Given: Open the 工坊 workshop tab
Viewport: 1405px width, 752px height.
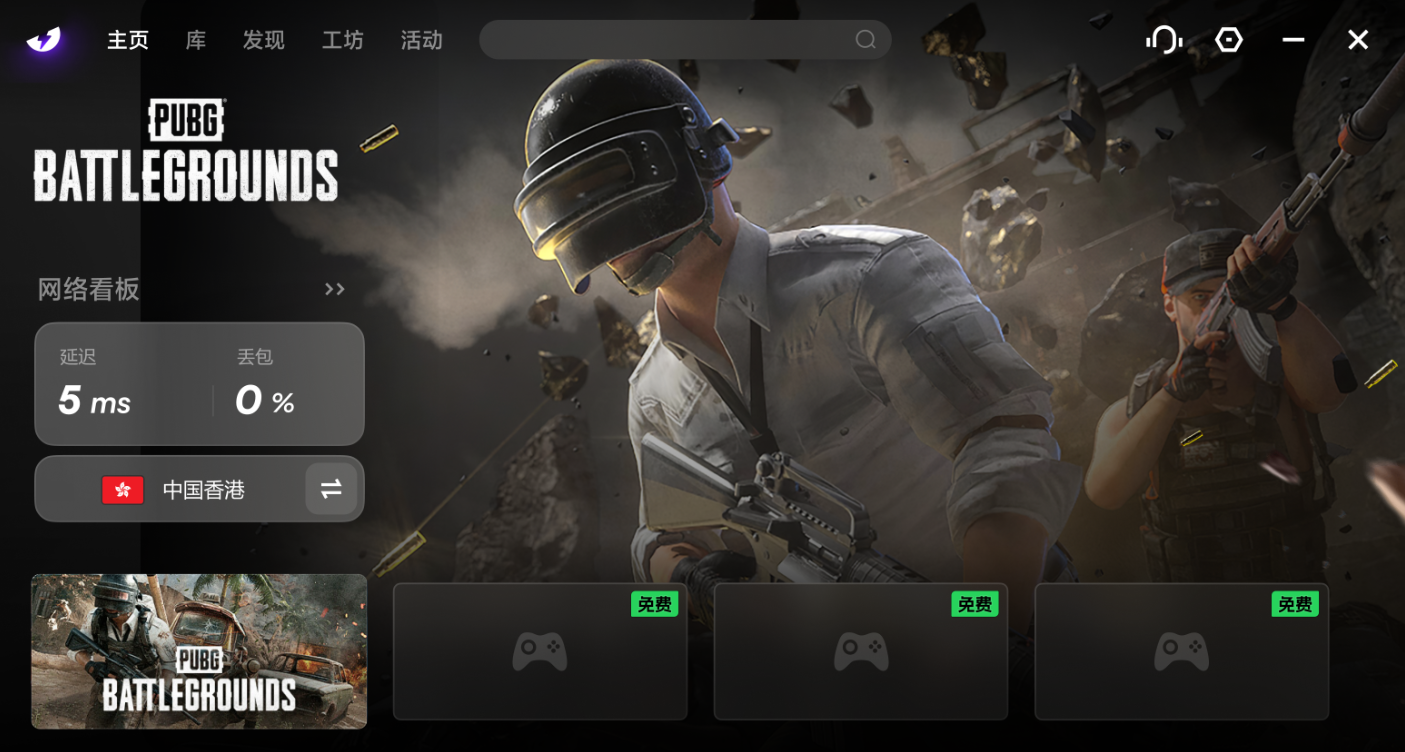Looking at the screenshot, I should coord(343,40).
